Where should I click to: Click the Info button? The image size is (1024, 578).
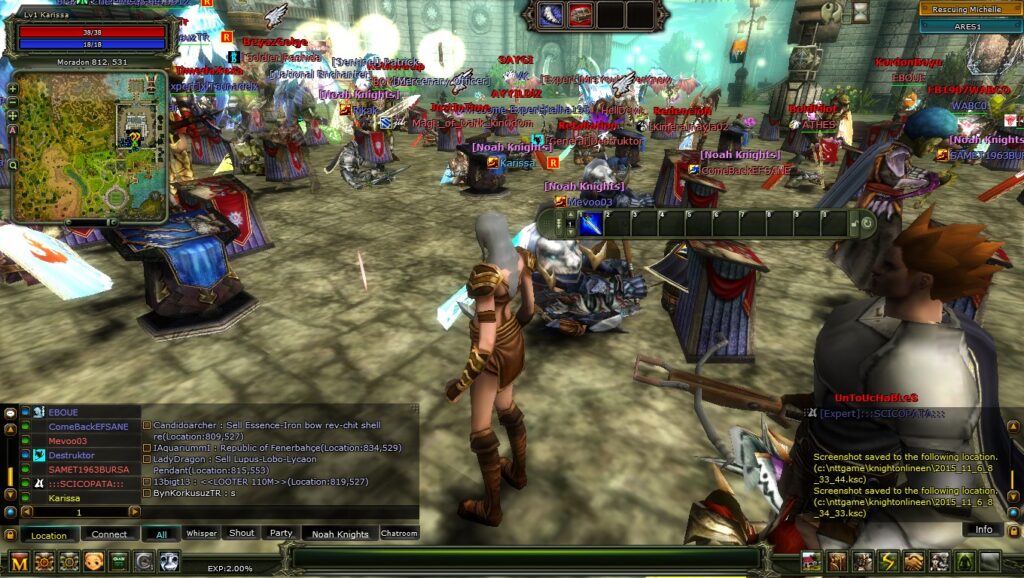(983, 529)
